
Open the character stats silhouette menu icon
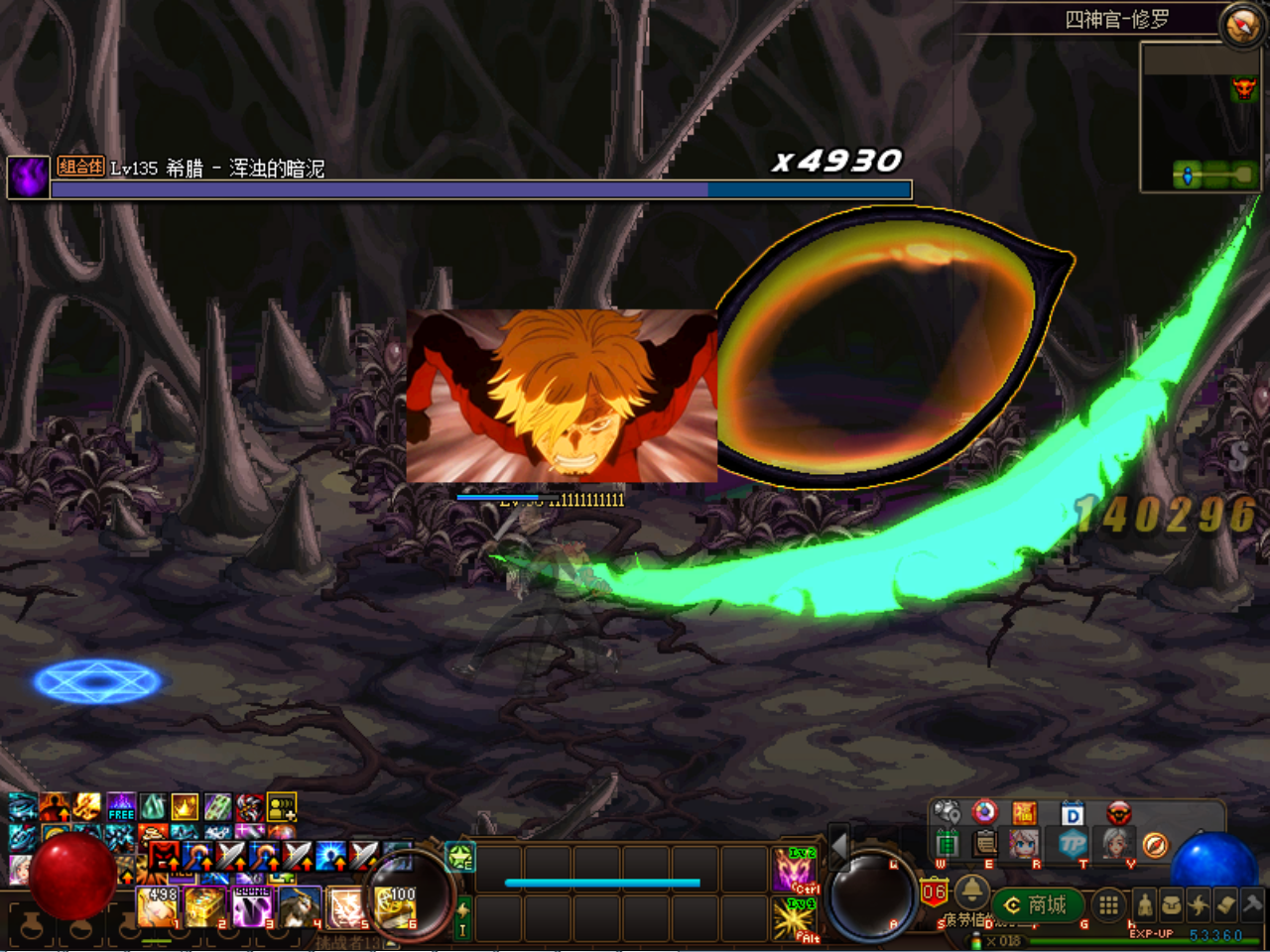pos(1146,902)
